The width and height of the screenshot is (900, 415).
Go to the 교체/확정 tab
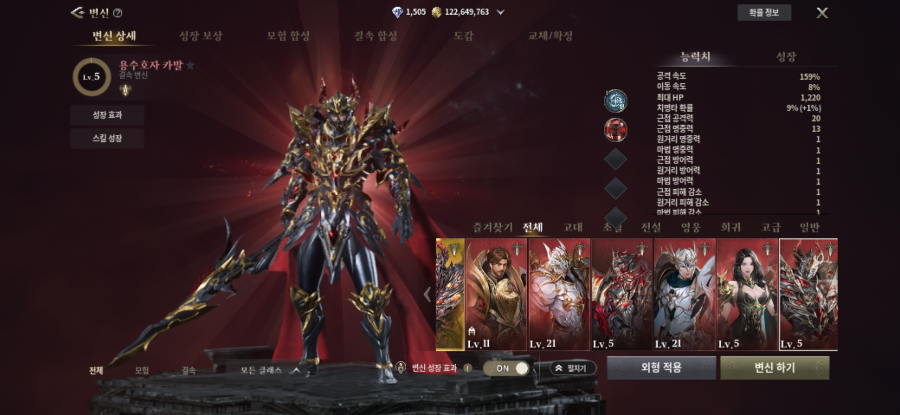coord(551,37)
